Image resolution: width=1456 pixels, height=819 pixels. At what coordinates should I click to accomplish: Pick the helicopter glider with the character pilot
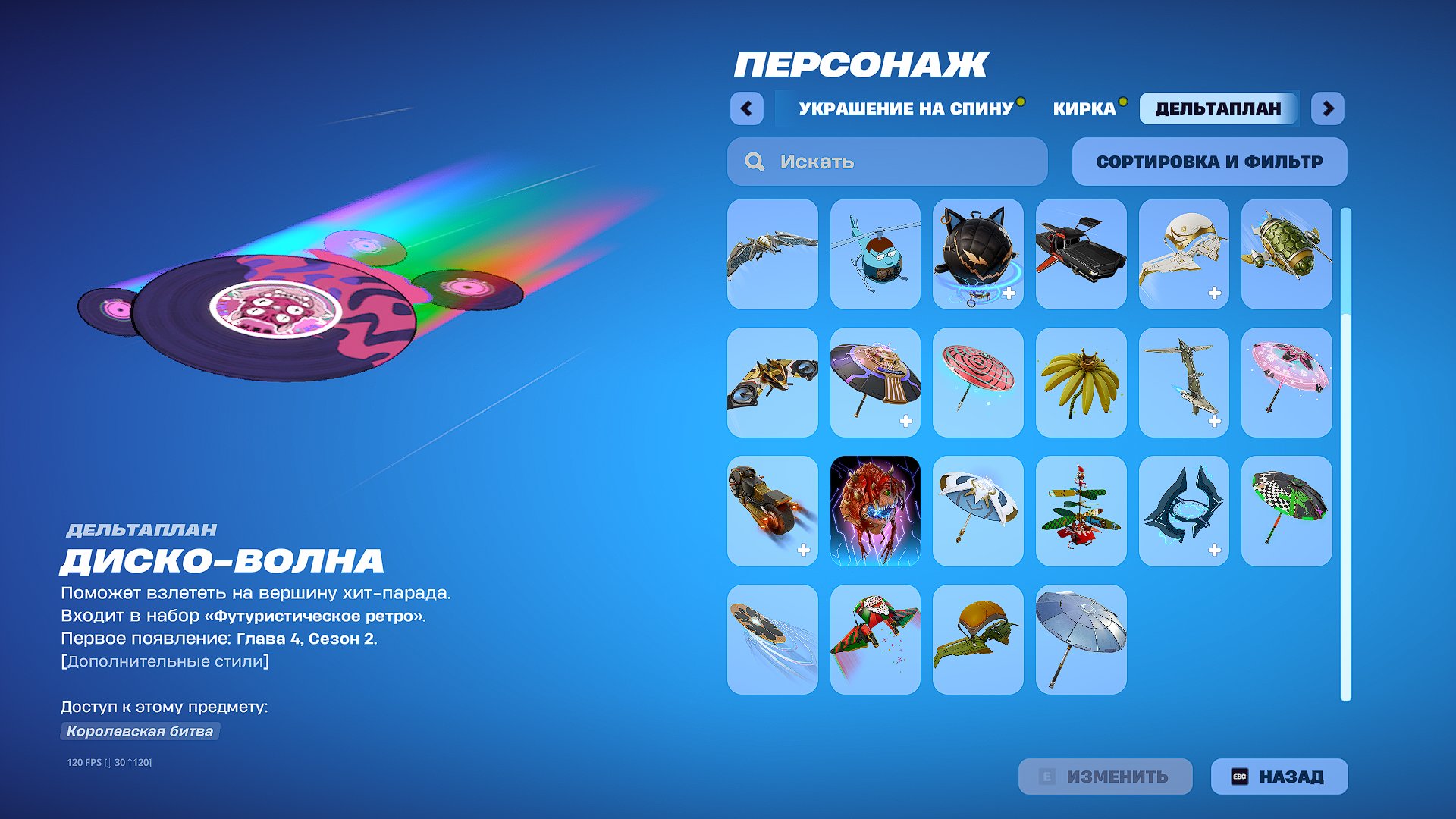(874, 254)
